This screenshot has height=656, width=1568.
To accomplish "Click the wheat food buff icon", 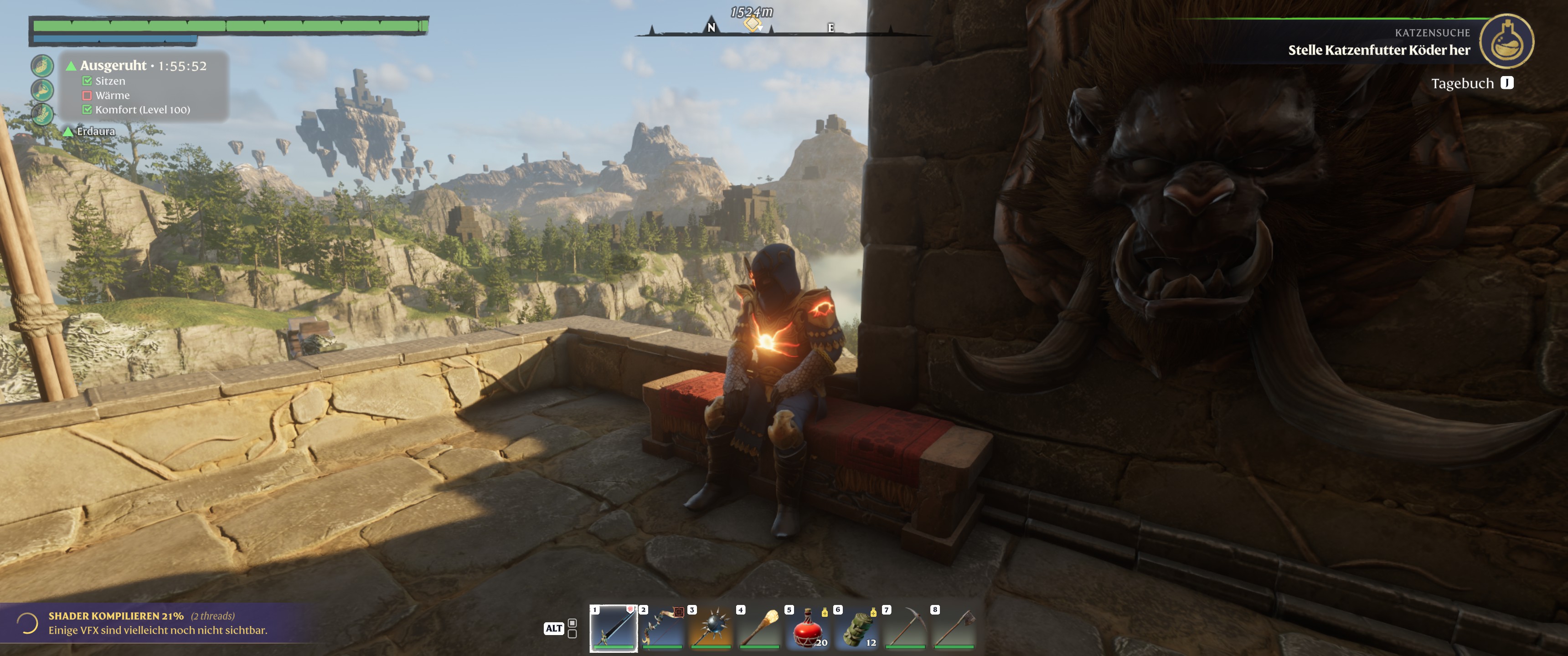I will click(x=42, y=114).
